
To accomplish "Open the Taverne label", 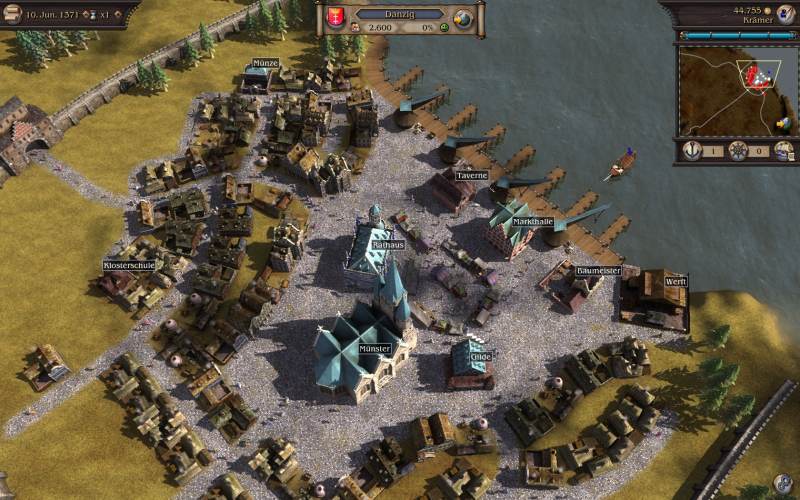I will (471, 176).
